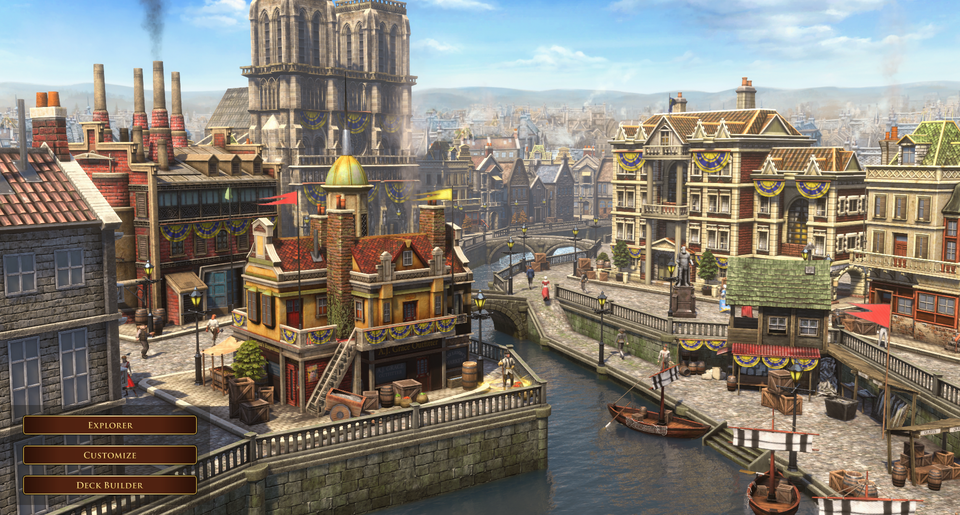Launch the Deck Builder
The image size is (960, 515).
tap(110, 485)
